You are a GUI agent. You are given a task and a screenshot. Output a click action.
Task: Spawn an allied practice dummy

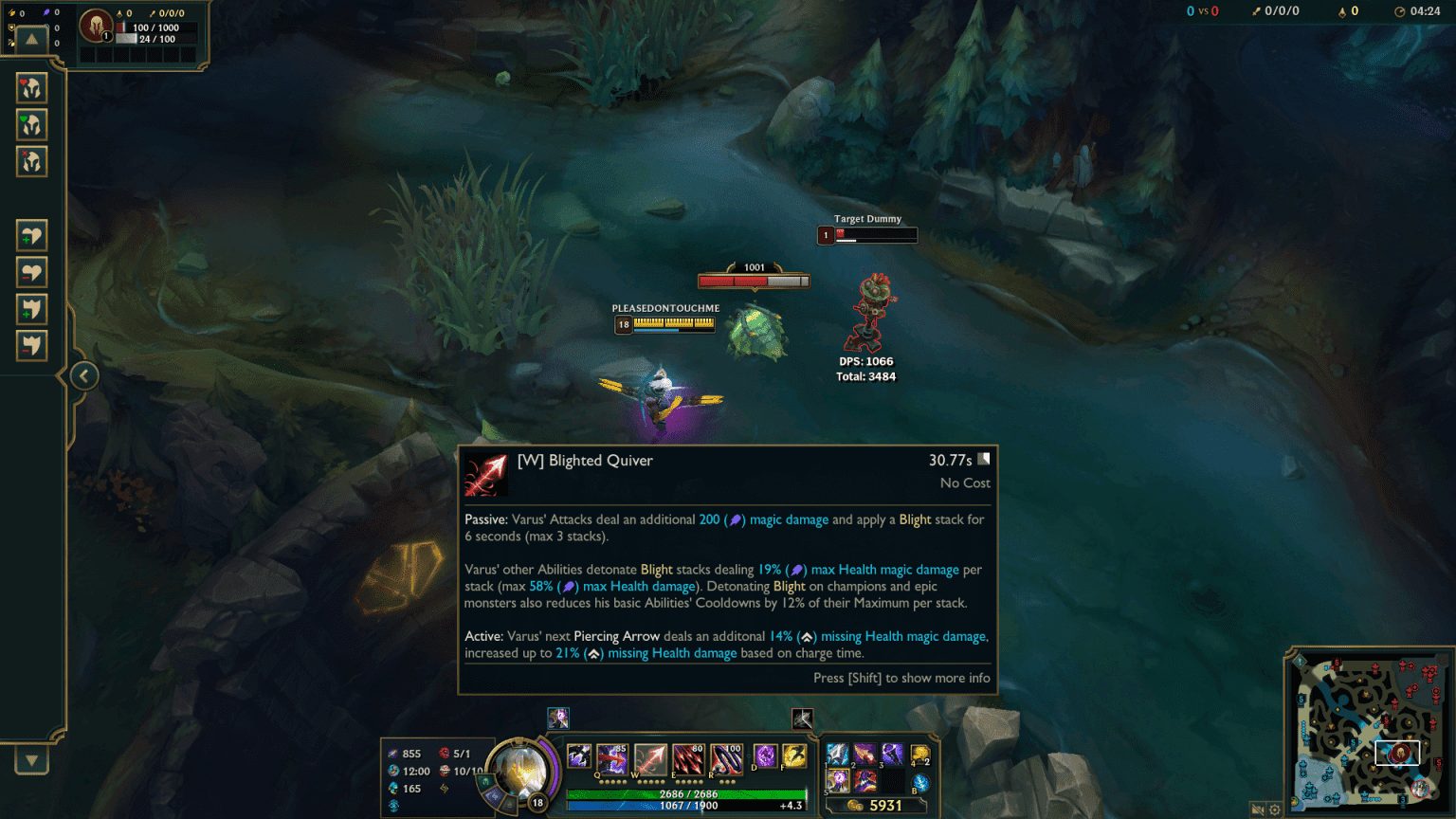coord(32,126)
